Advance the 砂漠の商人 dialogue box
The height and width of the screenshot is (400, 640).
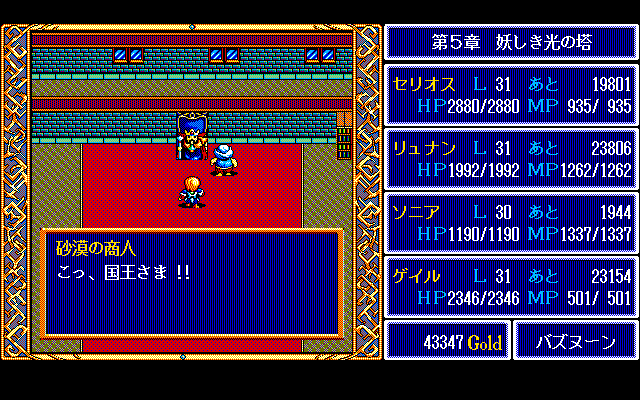click(191, 284)
